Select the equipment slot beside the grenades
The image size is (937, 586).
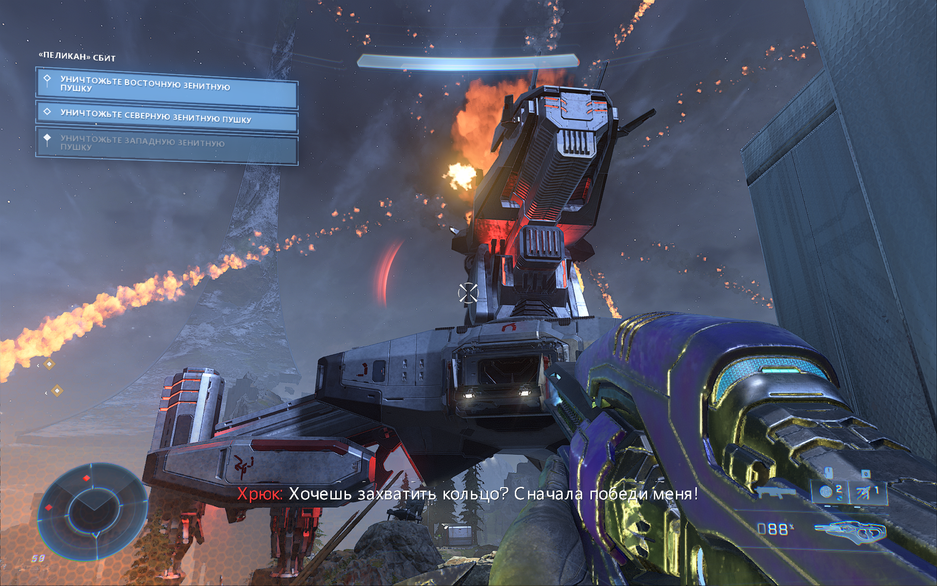[865, 491]
